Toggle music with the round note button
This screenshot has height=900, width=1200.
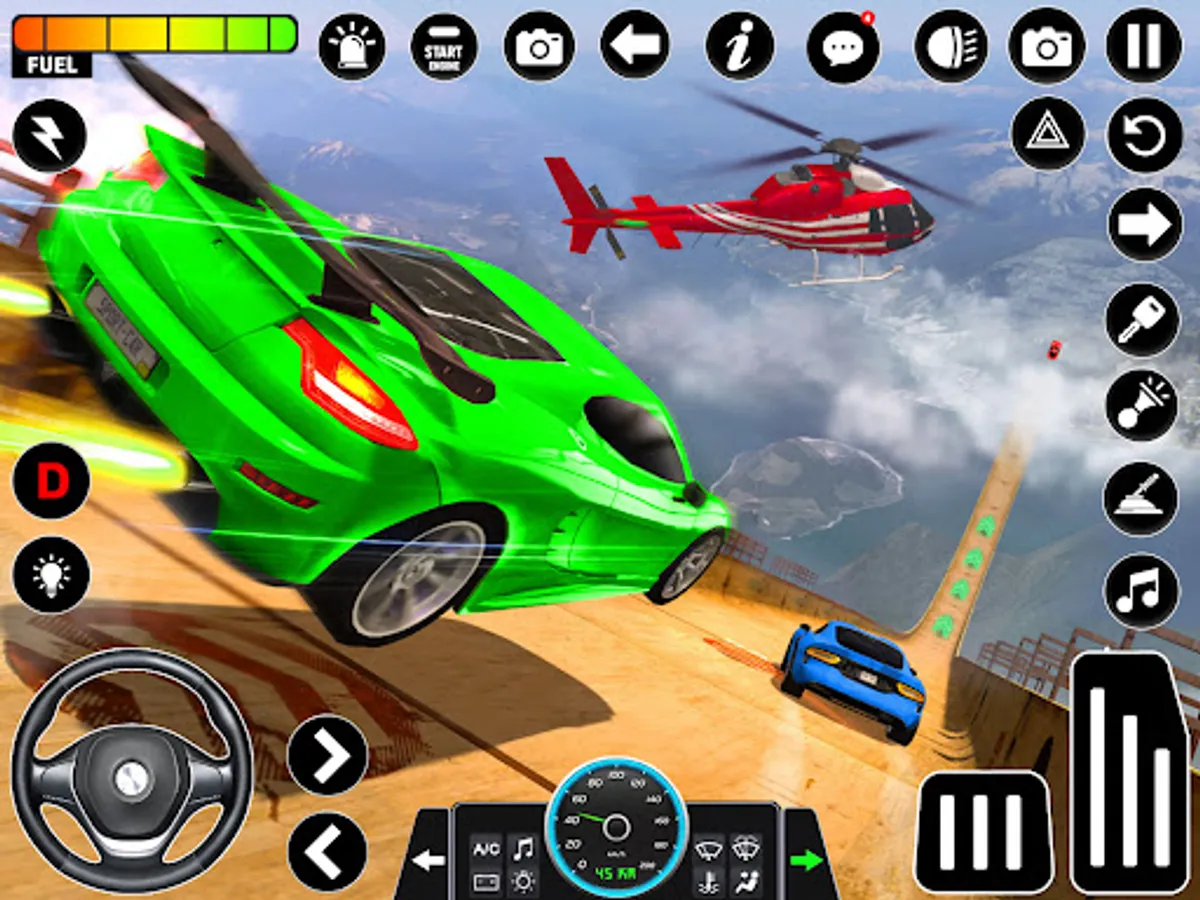click(x=1142, y=590)
